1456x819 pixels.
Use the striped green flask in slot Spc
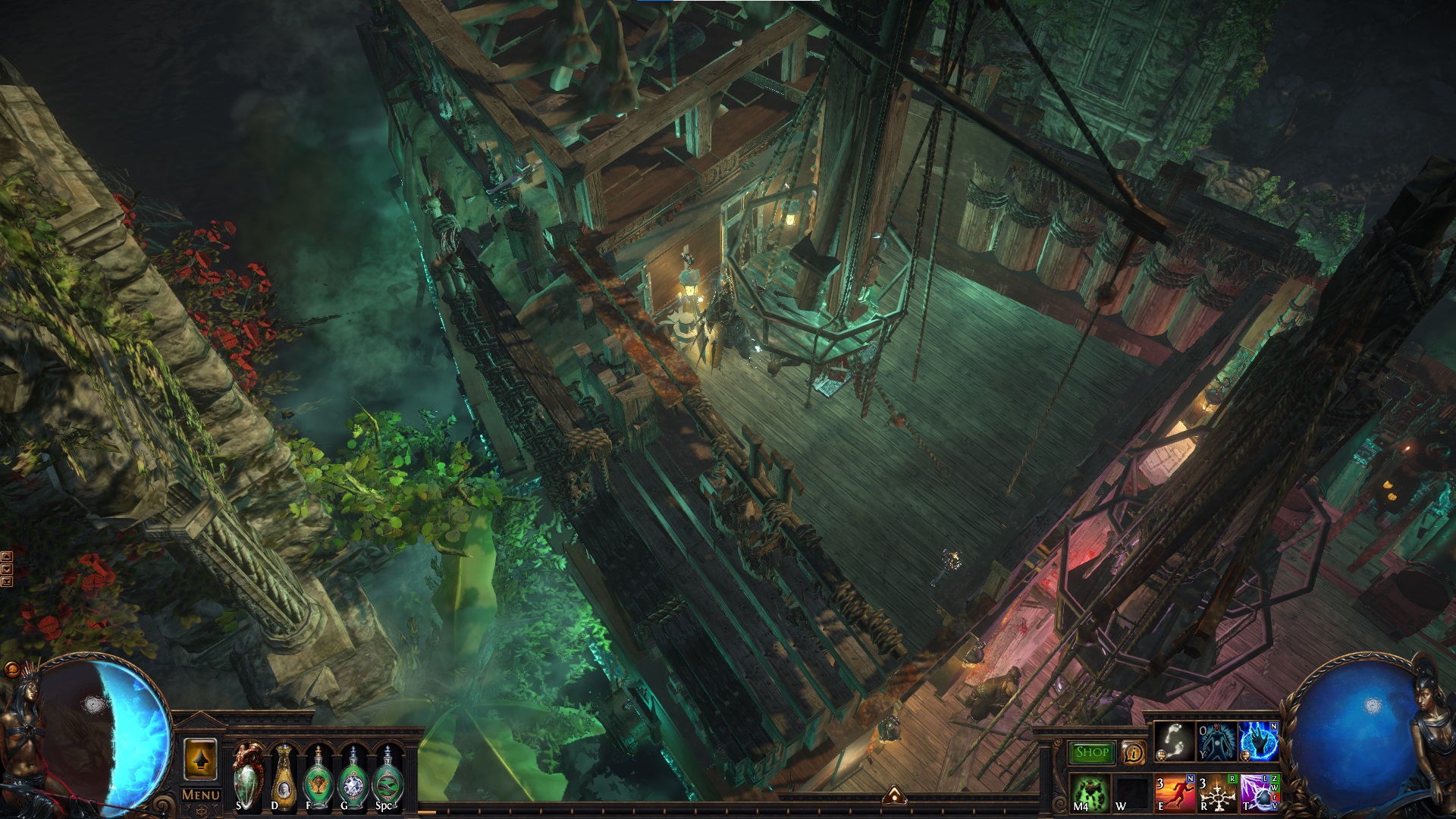[x=388, y=777]
